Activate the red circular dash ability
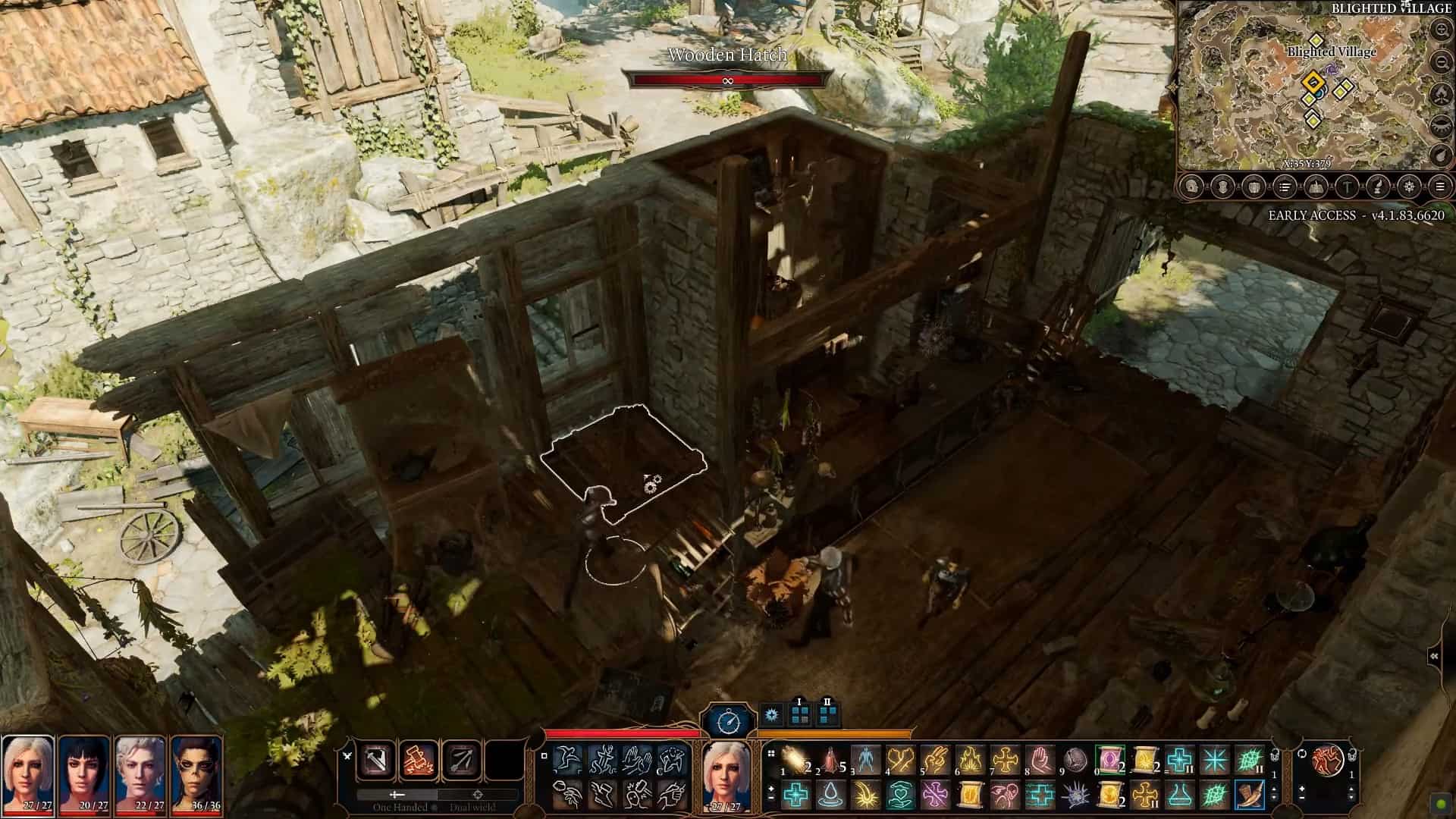The height and width of the screenshot is (819, 1456). pyautogui.click(x=1327, y=759)
